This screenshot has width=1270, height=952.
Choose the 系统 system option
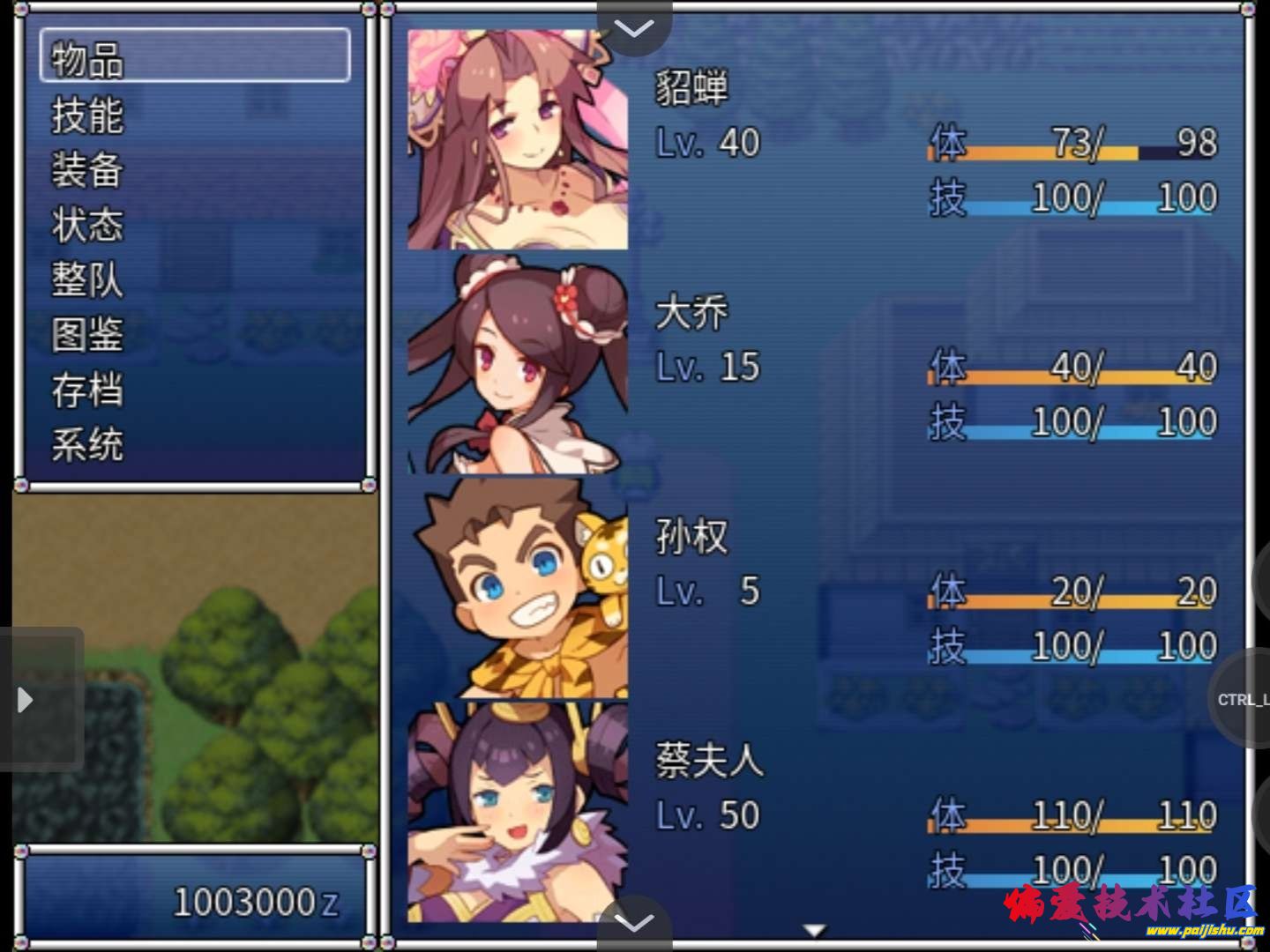click(x=87, y=444)
